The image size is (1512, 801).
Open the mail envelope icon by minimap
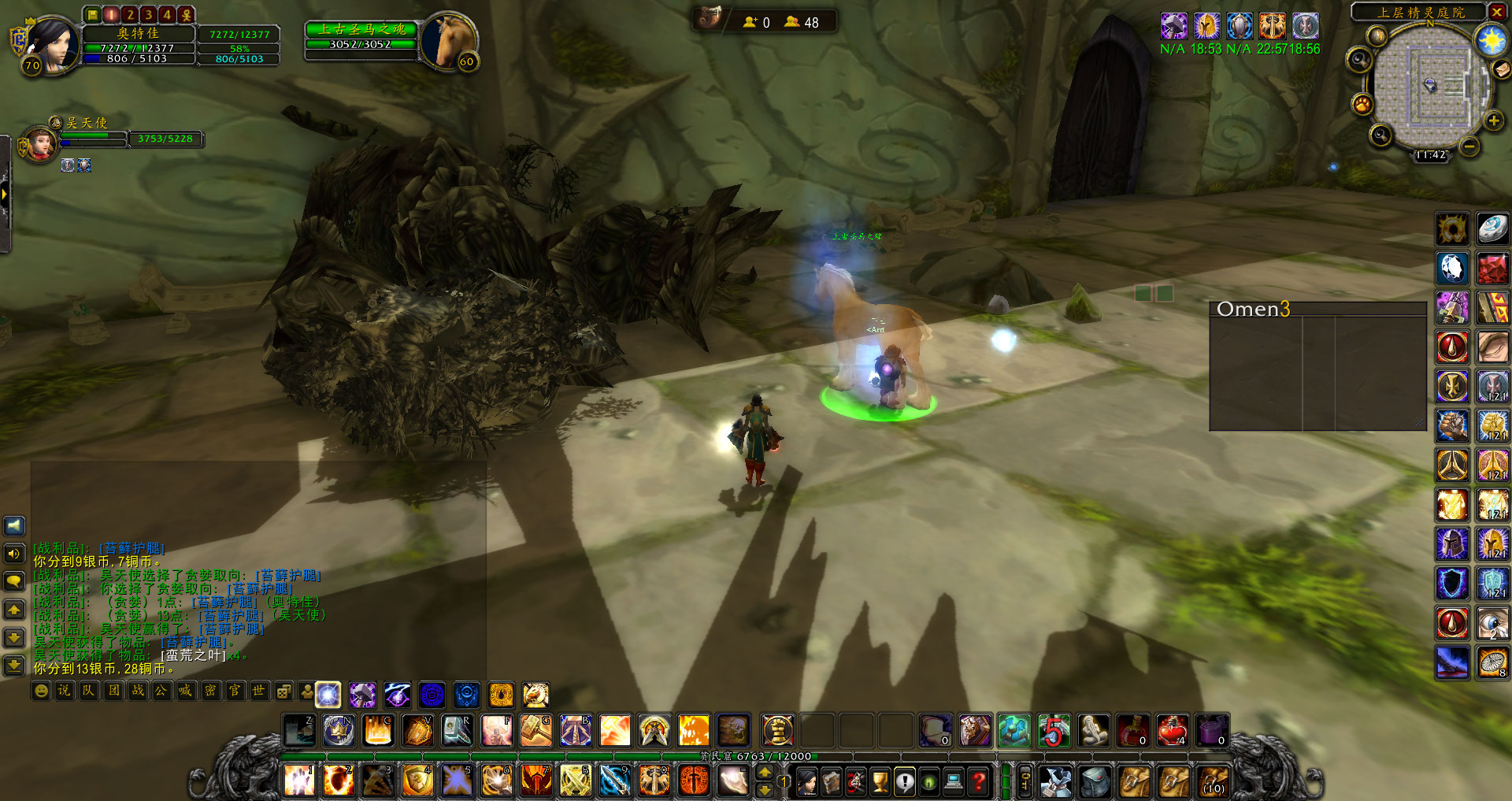(x=1503, y=69)
